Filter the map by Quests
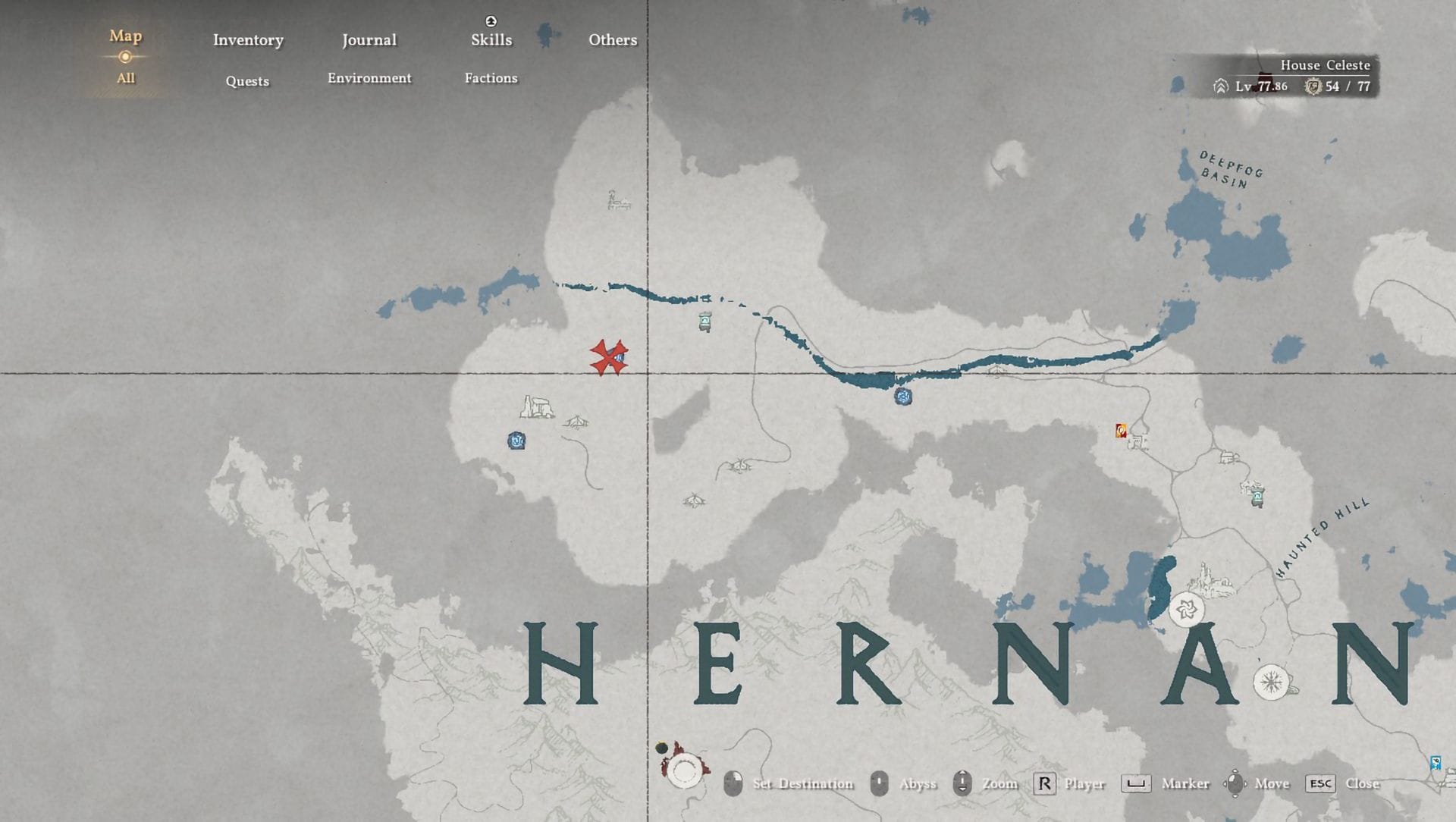Screen dimensions: 1456x822 tap(247, 81)
